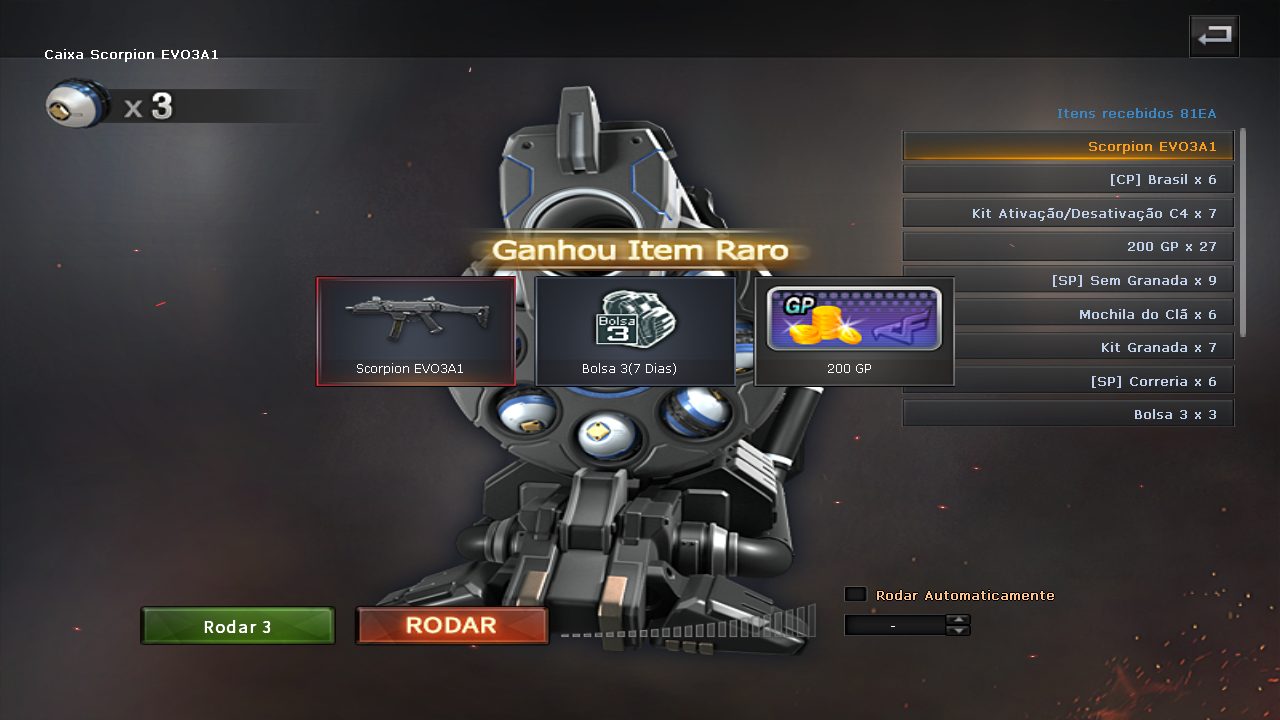Choose the [SP] Sem Granada x 9 row
Image resolution: width=1280 pixels, height=720 pixels.
(x=1090, y=280)
